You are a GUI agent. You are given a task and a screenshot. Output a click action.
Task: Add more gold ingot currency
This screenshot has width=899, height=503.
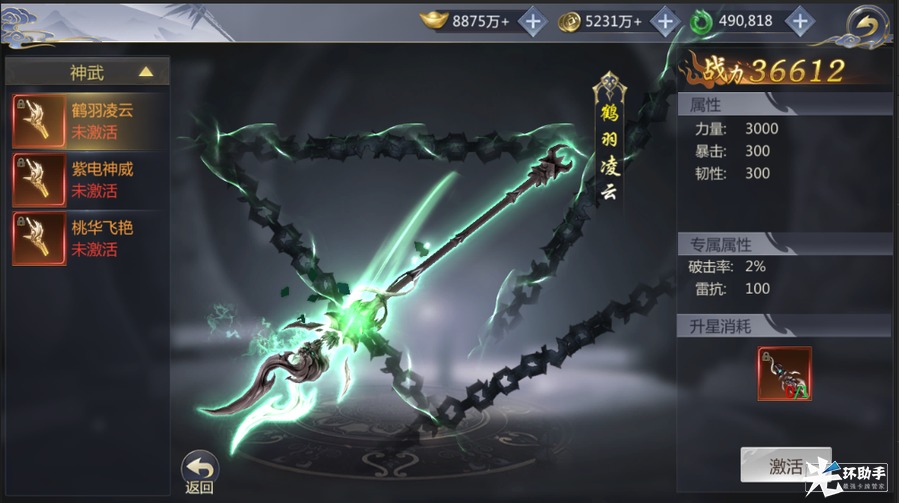tap(533, 20)
